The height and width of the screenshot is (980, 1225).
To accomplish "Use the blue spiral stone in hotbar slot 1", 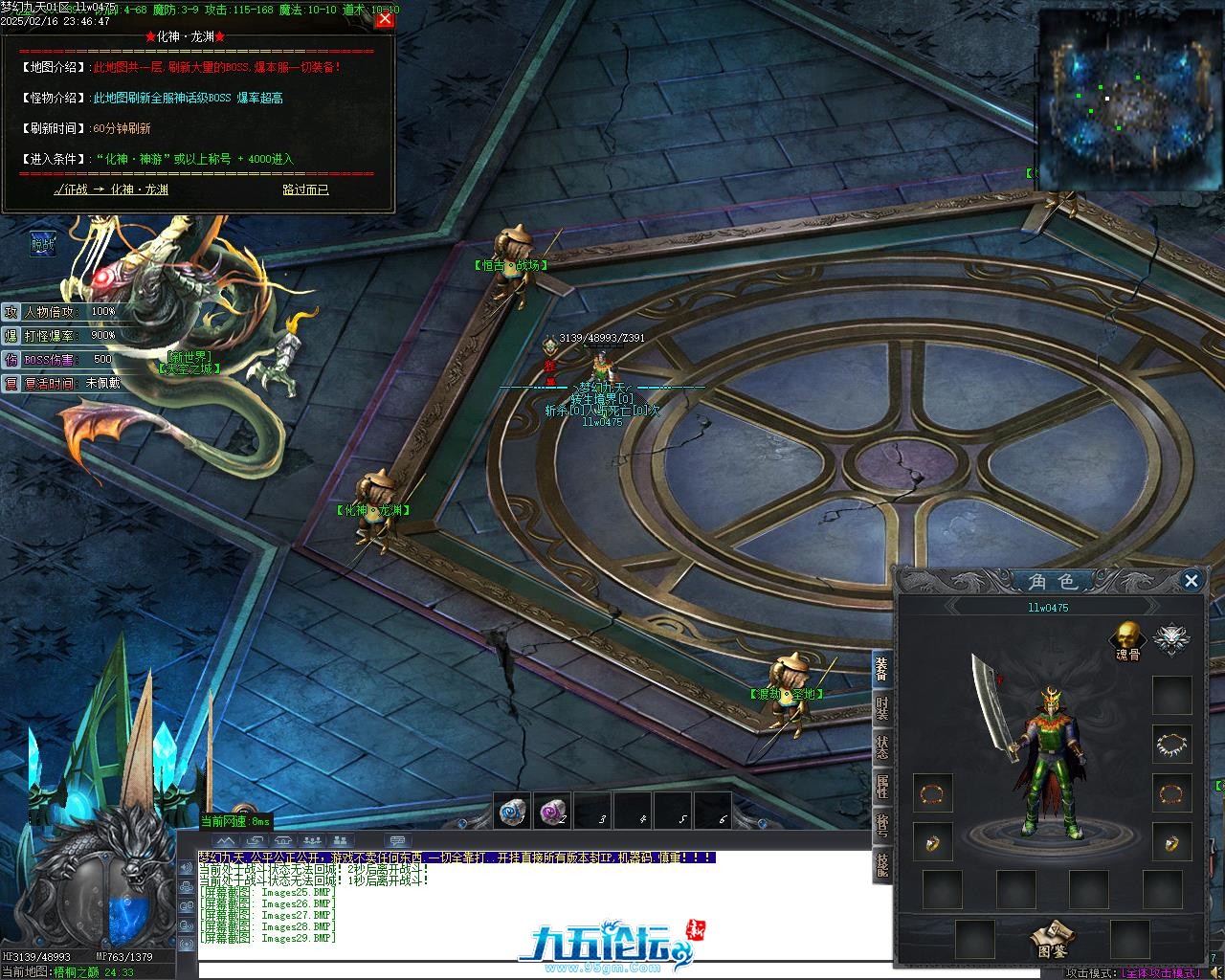I will pos(512,812).
